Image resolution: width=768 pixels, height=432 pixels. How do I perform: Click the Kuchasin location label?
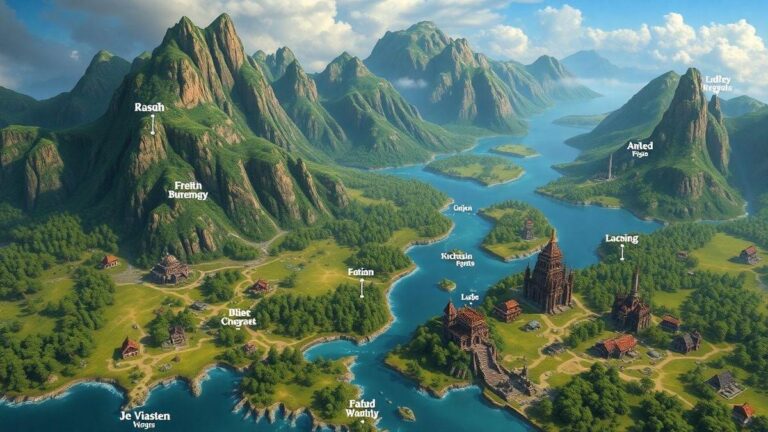(457, 257)
